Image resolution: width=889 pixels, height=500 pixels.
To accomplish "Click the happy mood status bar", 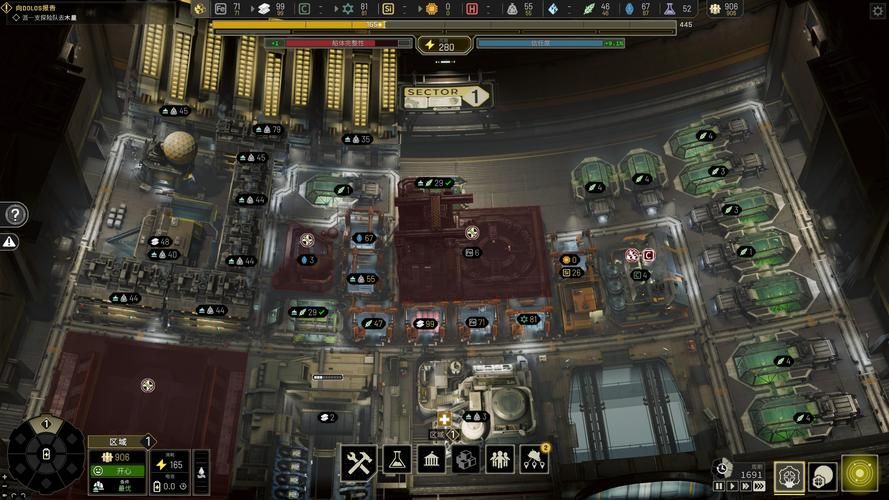I will [116, 470].
